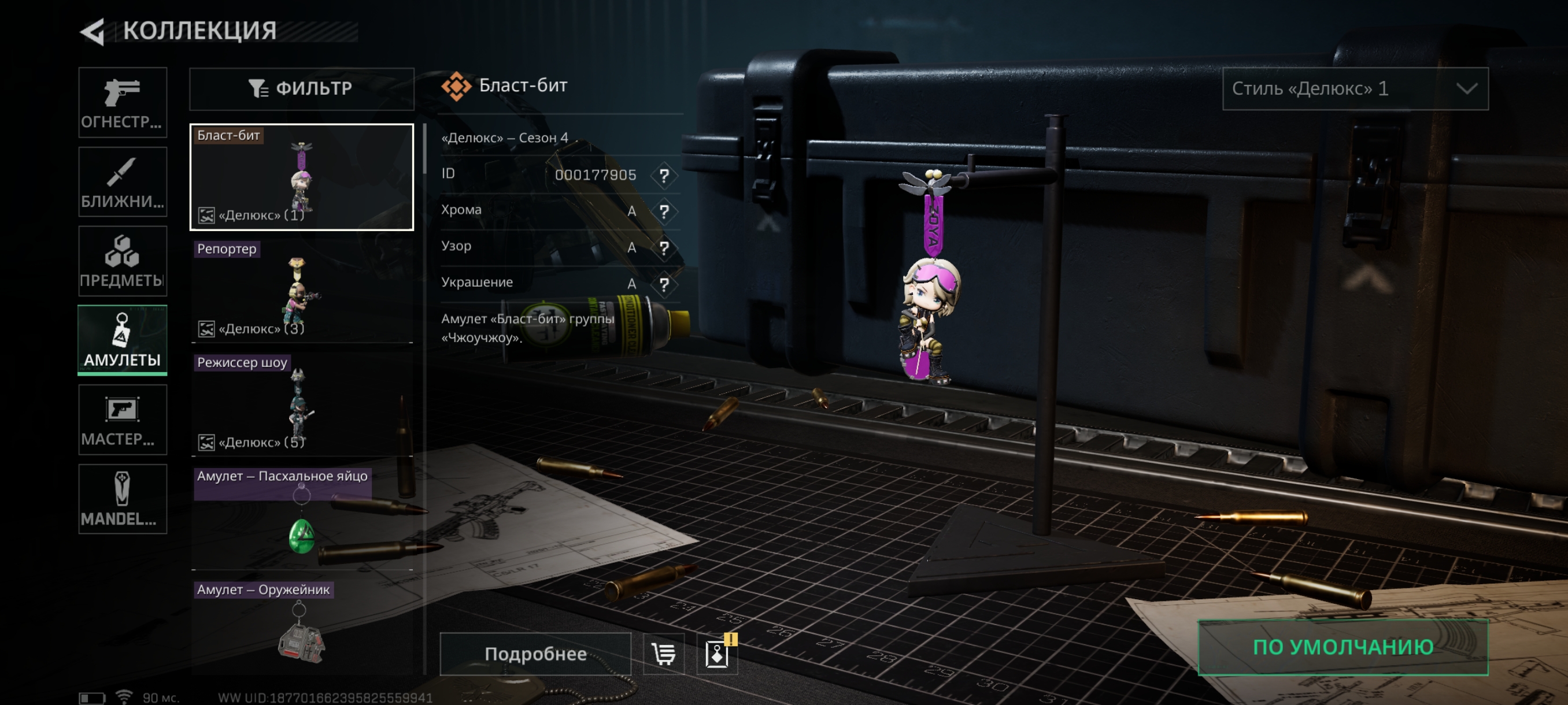Choose the Амулеты category tab
1568x705 pixels.
click(123, 340)
